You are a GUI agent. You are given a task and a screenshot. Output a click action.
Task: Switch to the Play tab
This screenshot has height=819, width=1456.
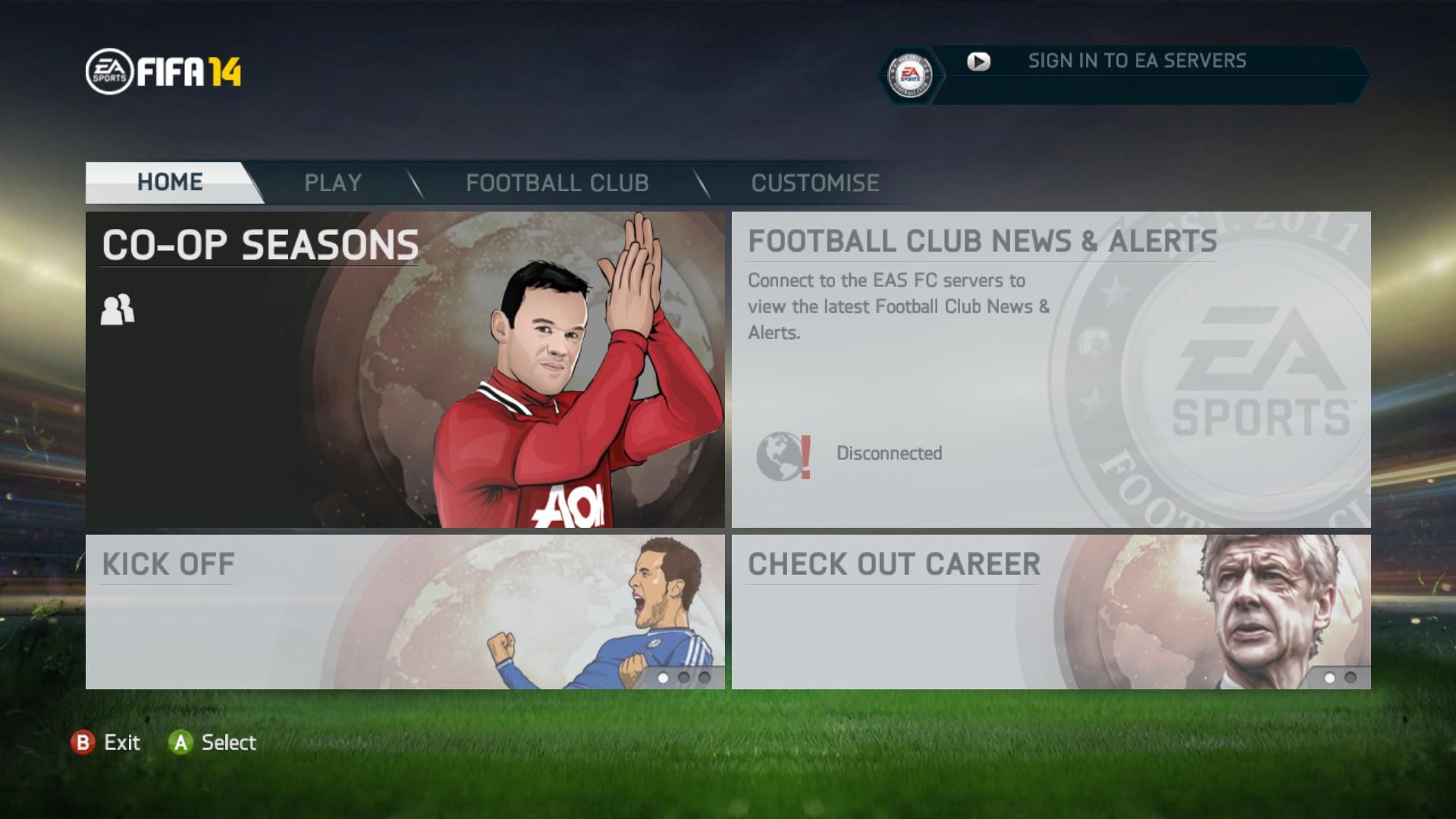[333, 183]
